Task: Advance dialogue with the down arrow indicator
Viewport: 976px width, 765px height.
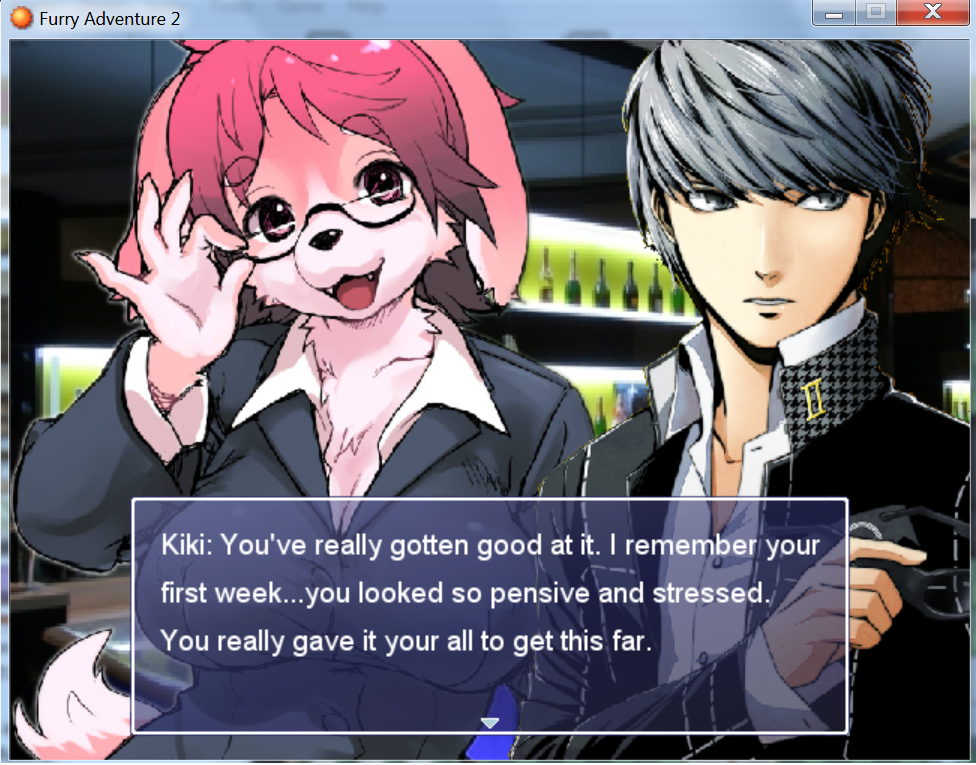Action: point(489,722)
